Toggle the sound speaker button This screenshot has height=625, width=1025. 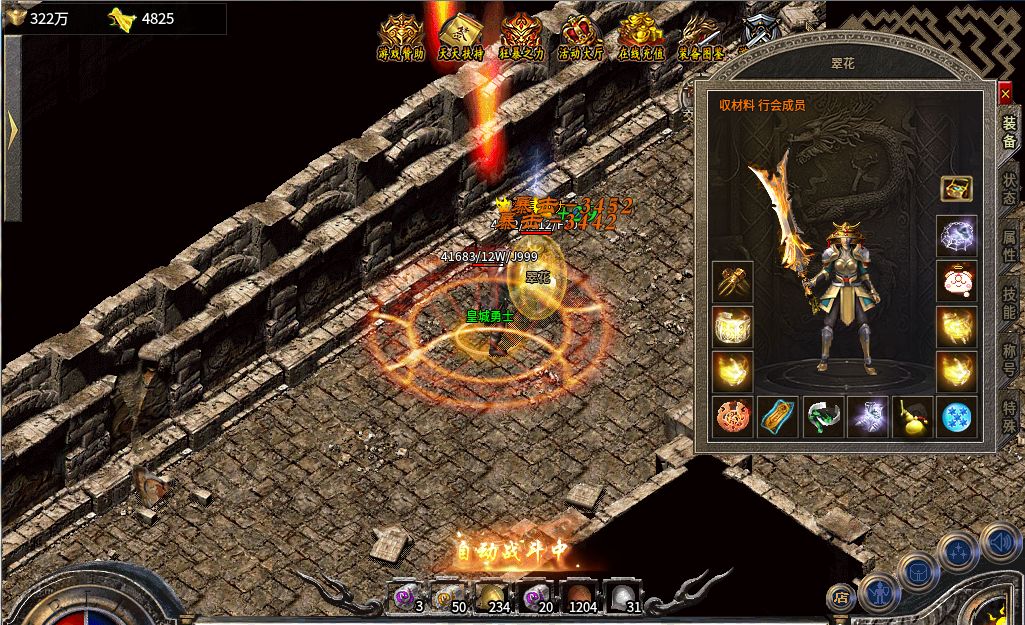1000,542
